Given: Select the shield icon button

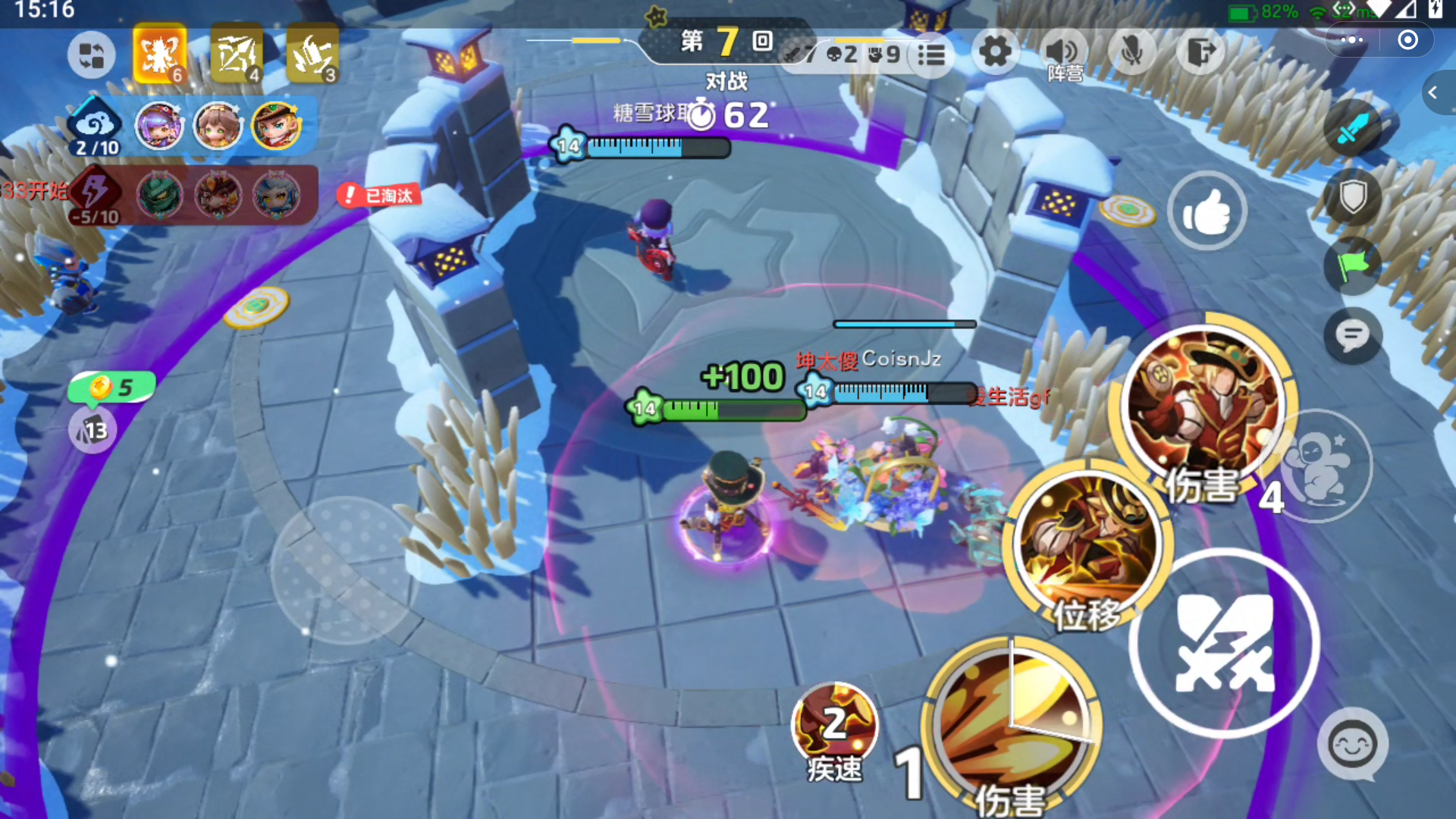Looking at the screenshot, I should [x=1353, y=198].
